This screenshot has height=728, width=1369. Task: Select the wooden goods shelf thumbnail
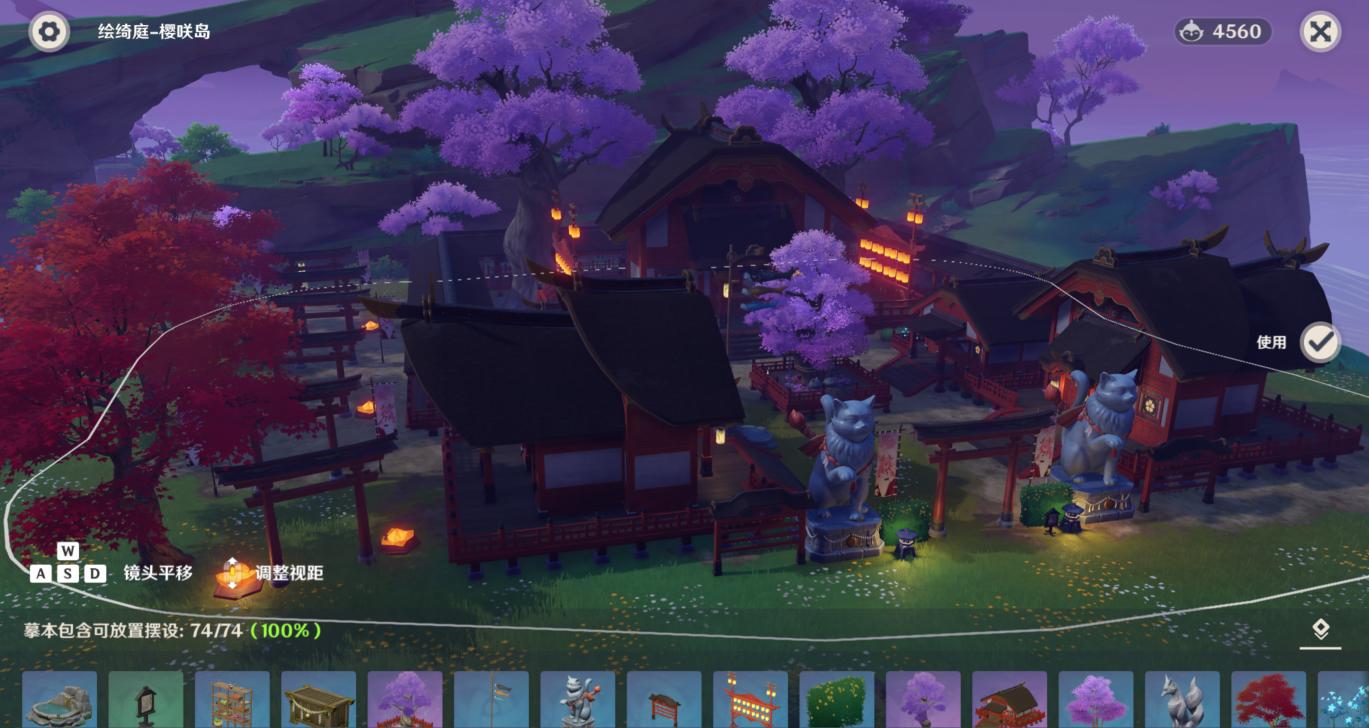[x=232, y=700]
